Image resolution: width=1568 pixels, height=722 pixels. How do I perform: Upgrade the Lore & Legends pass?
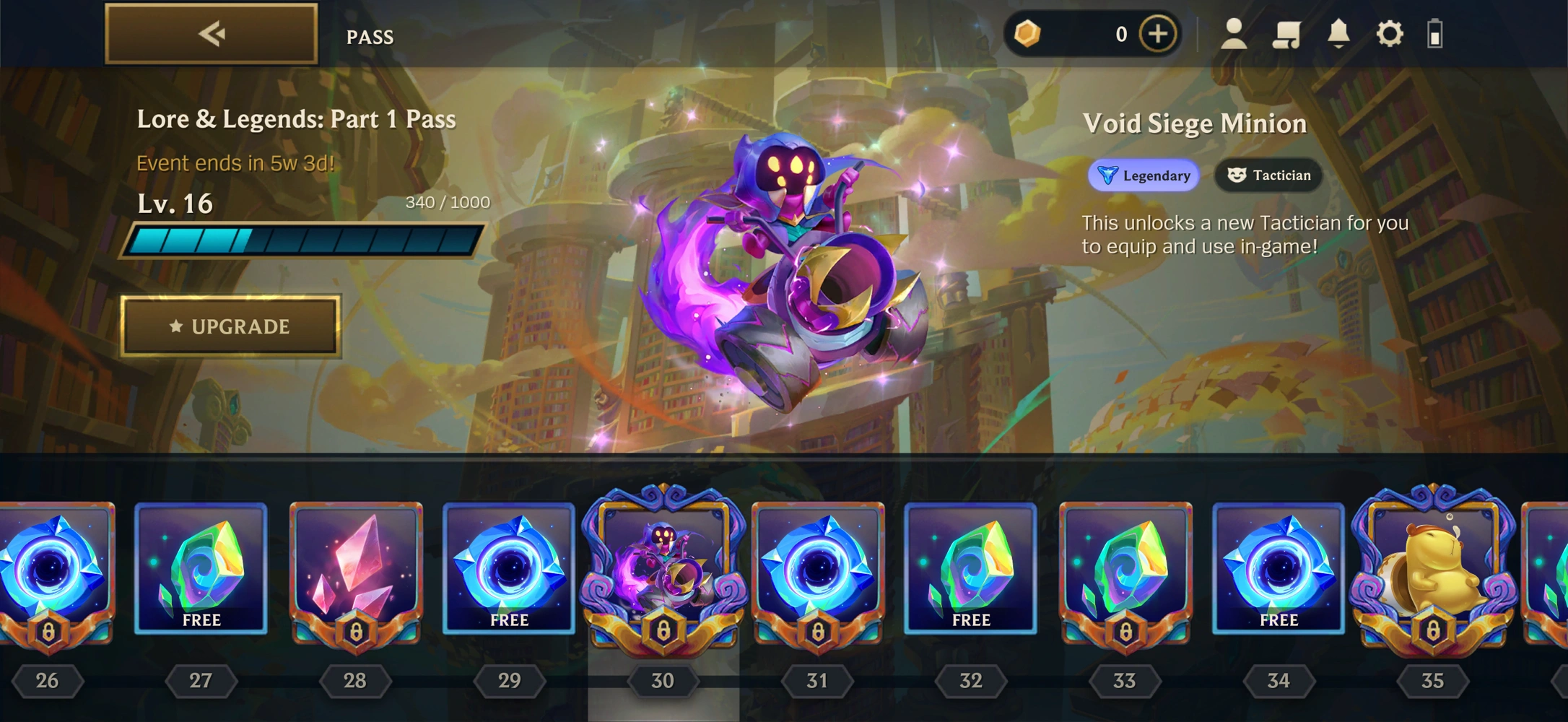230,326
